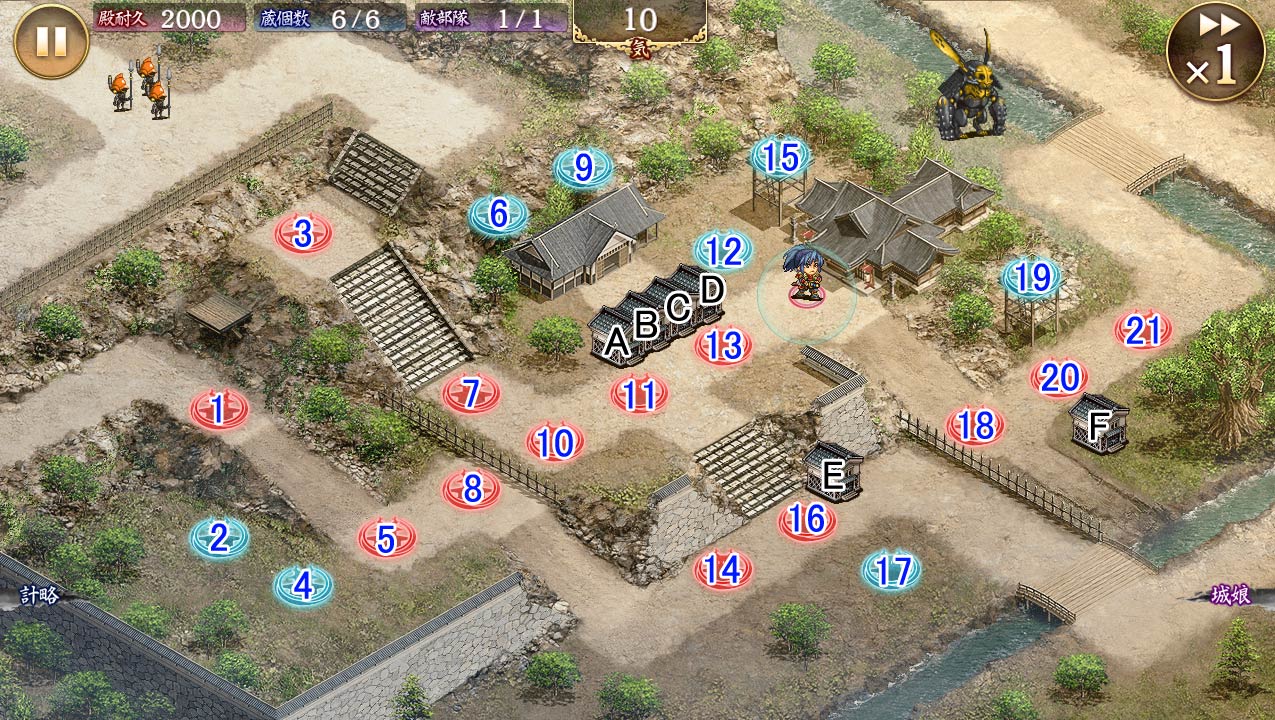
Task: Select blue deployment slot 17
Action: [891, 570]
